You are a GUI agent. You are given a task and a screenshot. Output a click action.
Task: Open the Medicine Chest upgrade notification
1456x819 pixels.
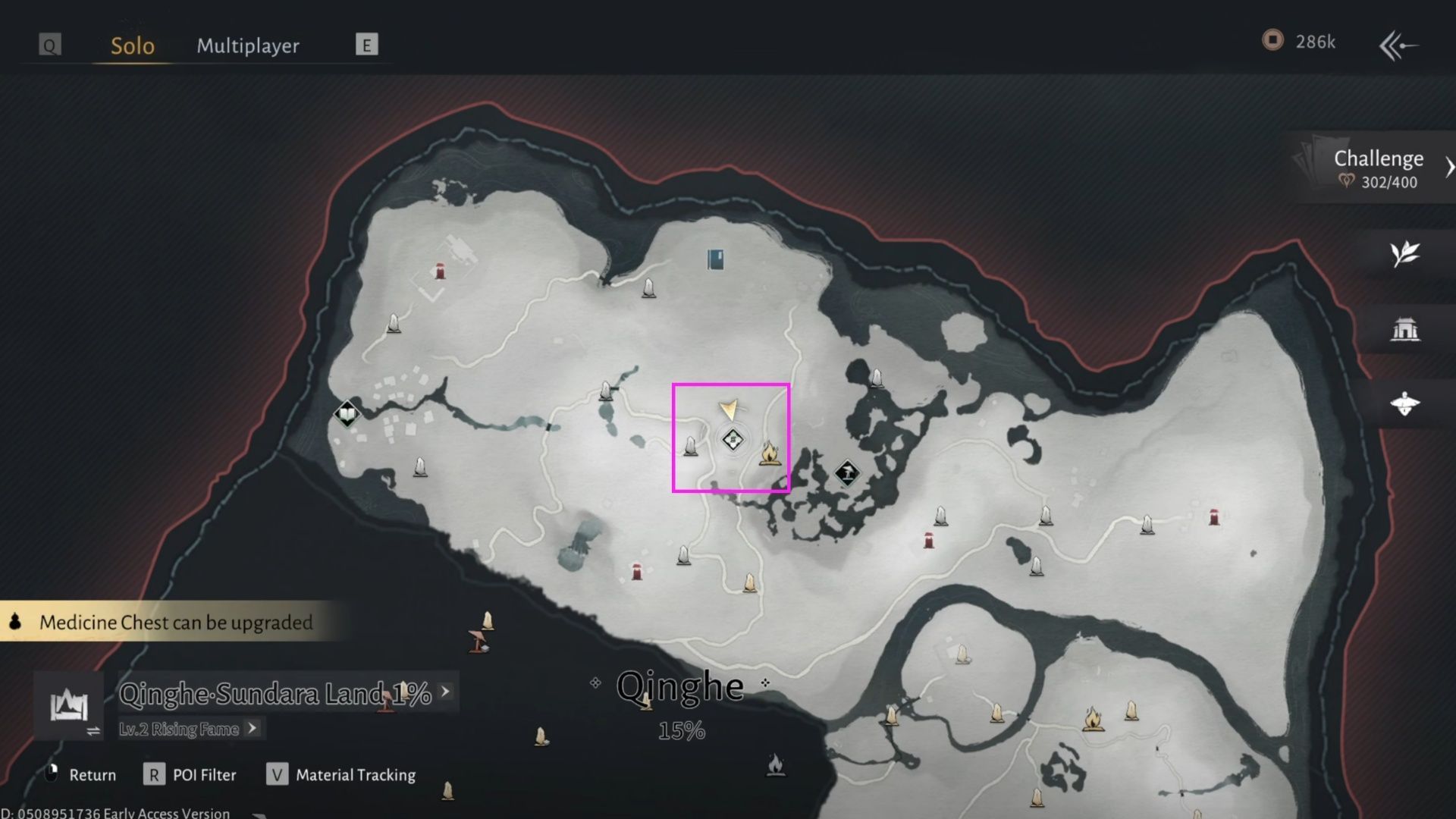(174, 622)
